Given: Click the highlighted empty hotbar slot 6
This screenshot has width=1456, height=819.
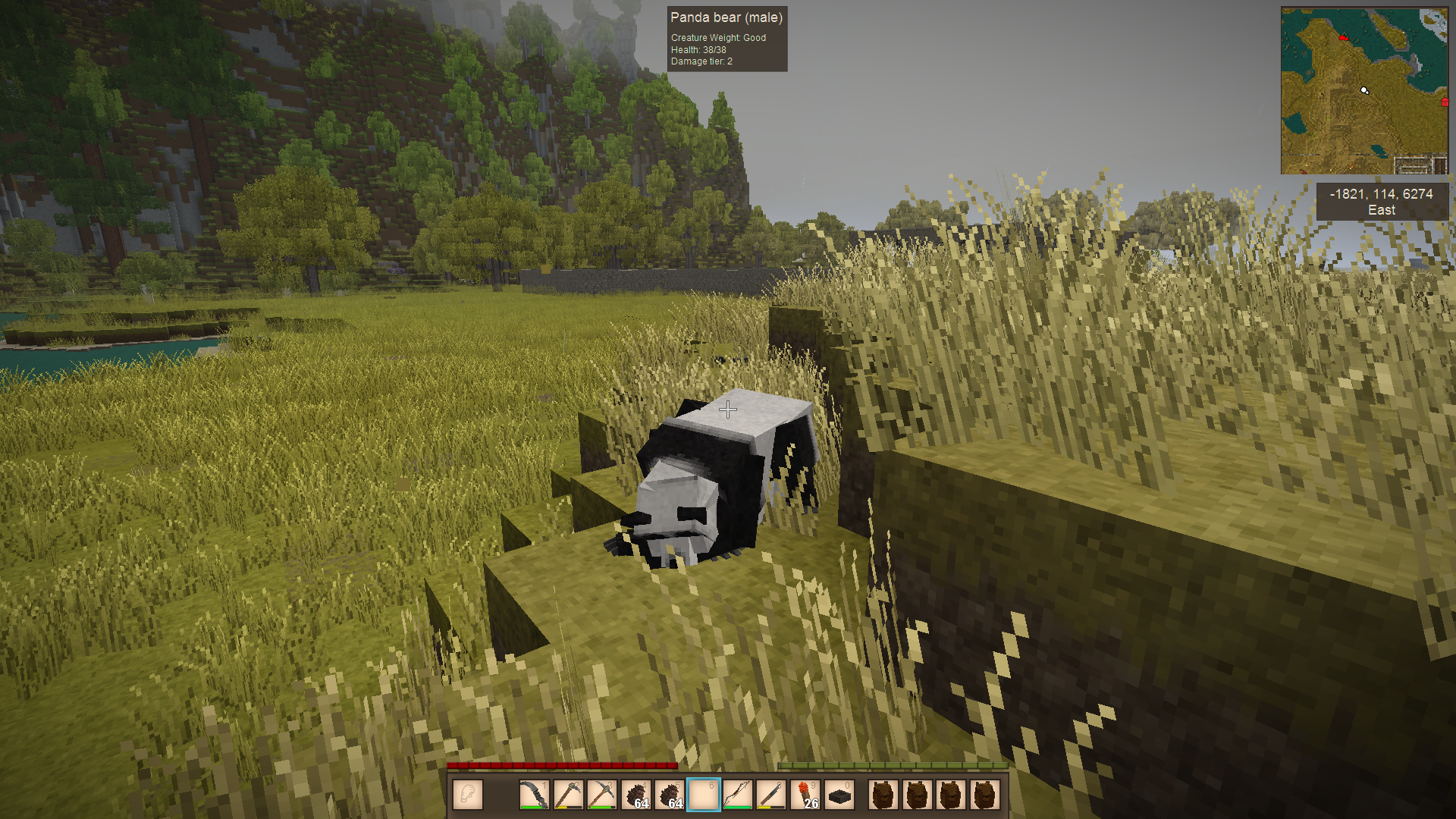Looking at the screenshot, I should click(704, 795).
